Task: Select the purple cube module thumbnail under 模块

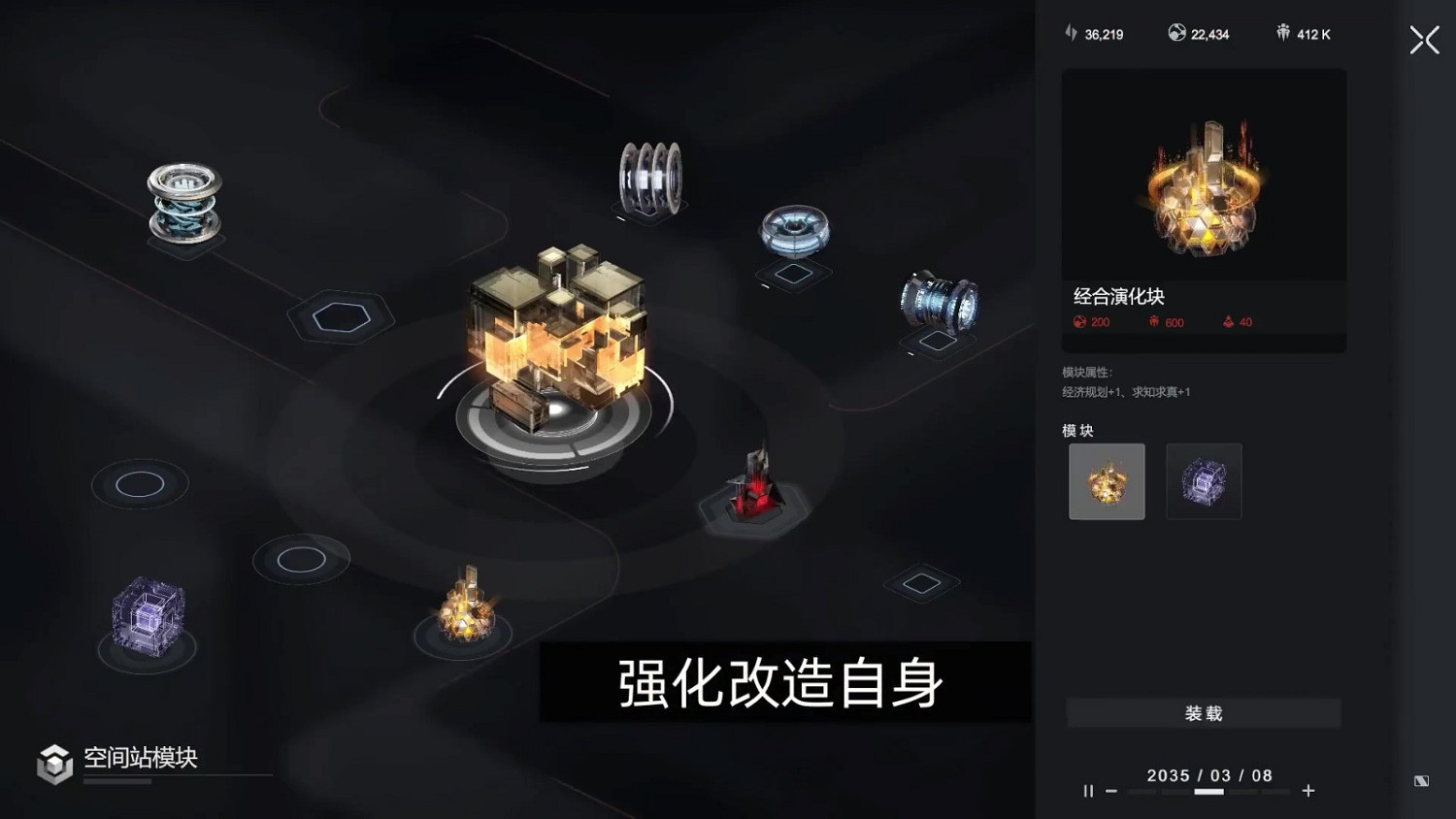Action: coord(1204,481)
